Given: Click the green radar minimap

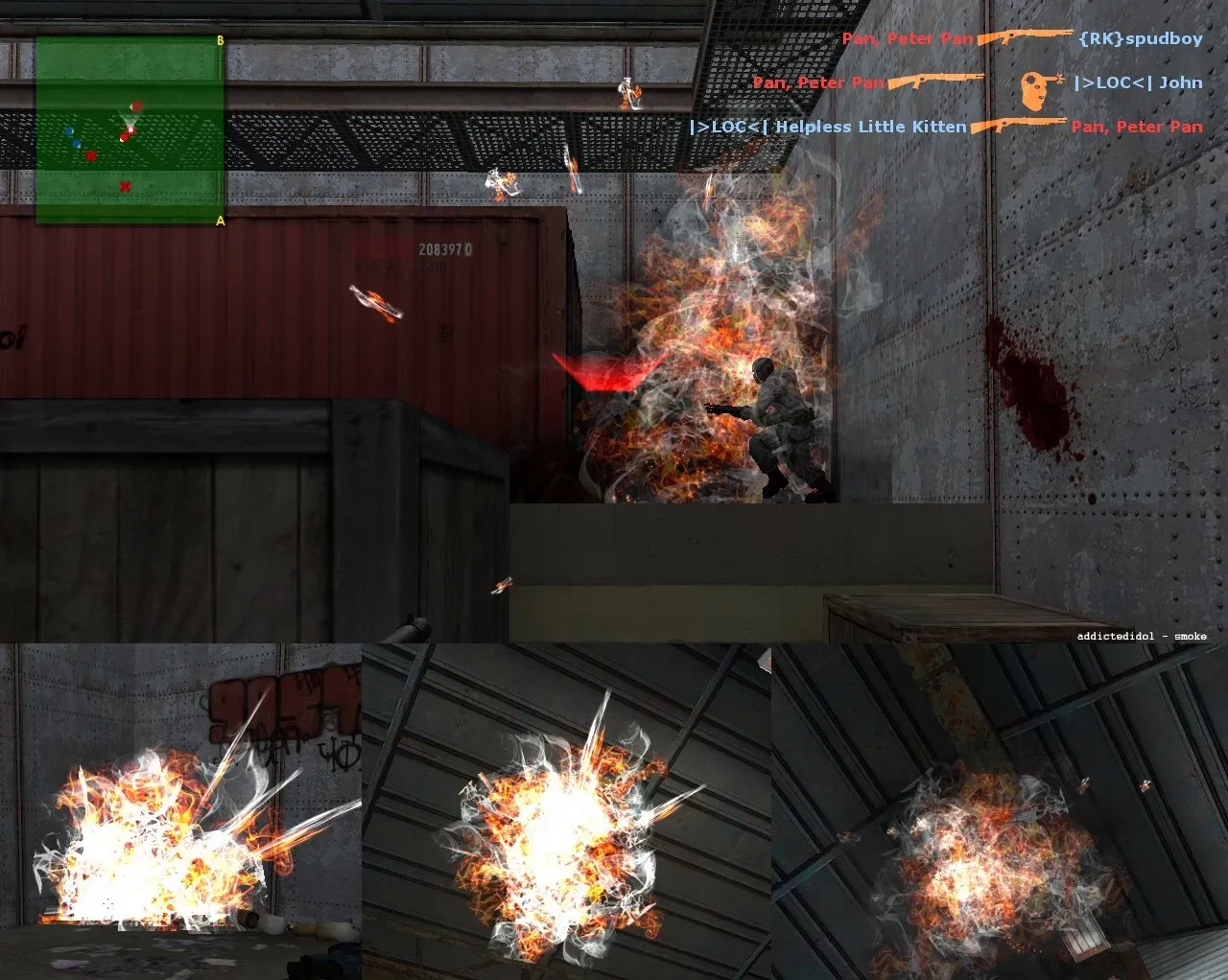Looking at the screenshot, I should pos(130,130).
